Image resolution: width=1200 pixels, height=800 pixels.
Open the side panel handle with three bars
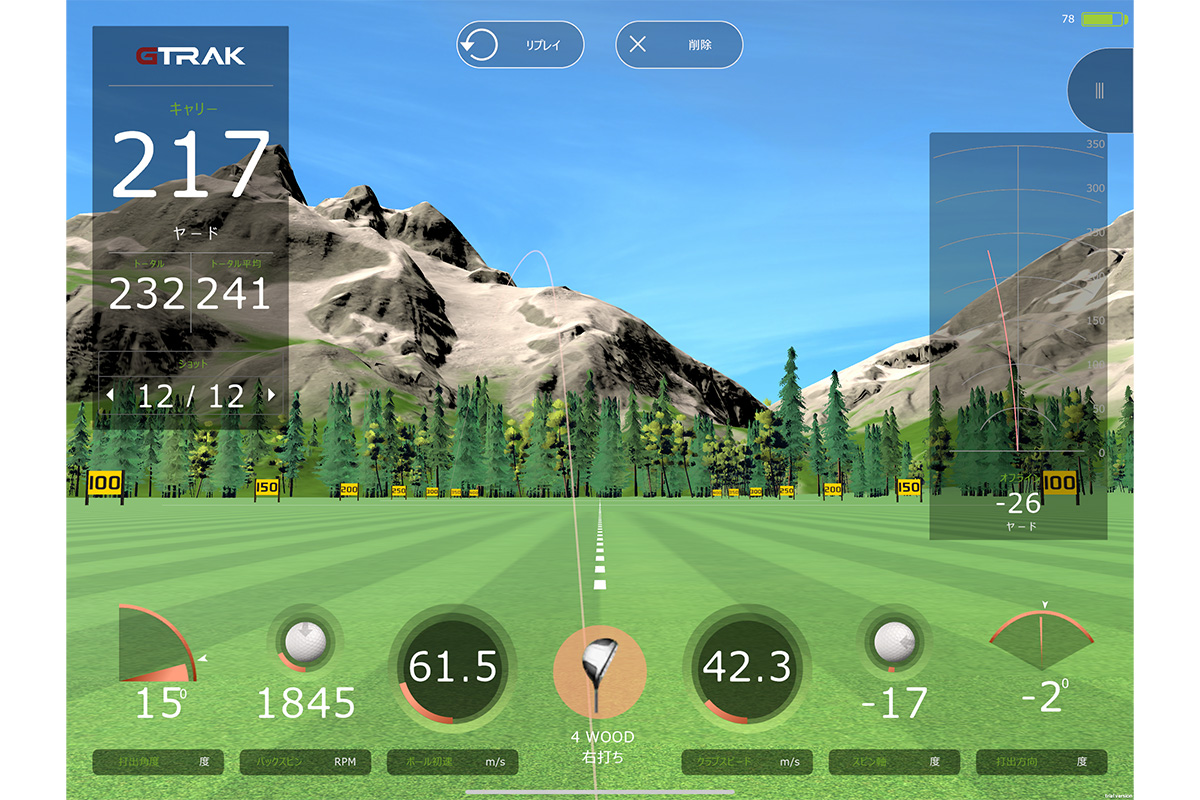(1100, 91)
